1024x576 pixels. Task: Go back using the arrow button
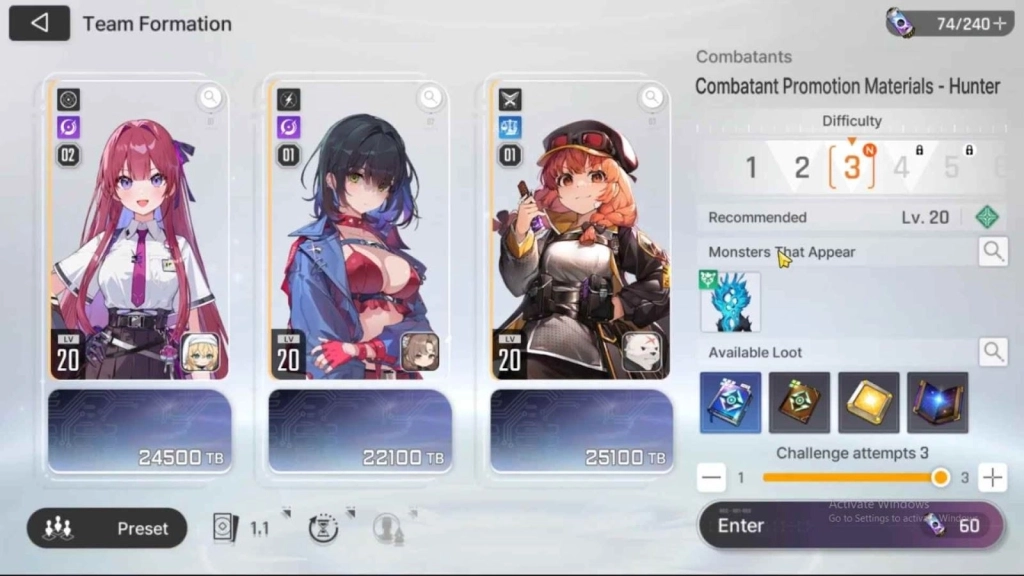(39, 23)
